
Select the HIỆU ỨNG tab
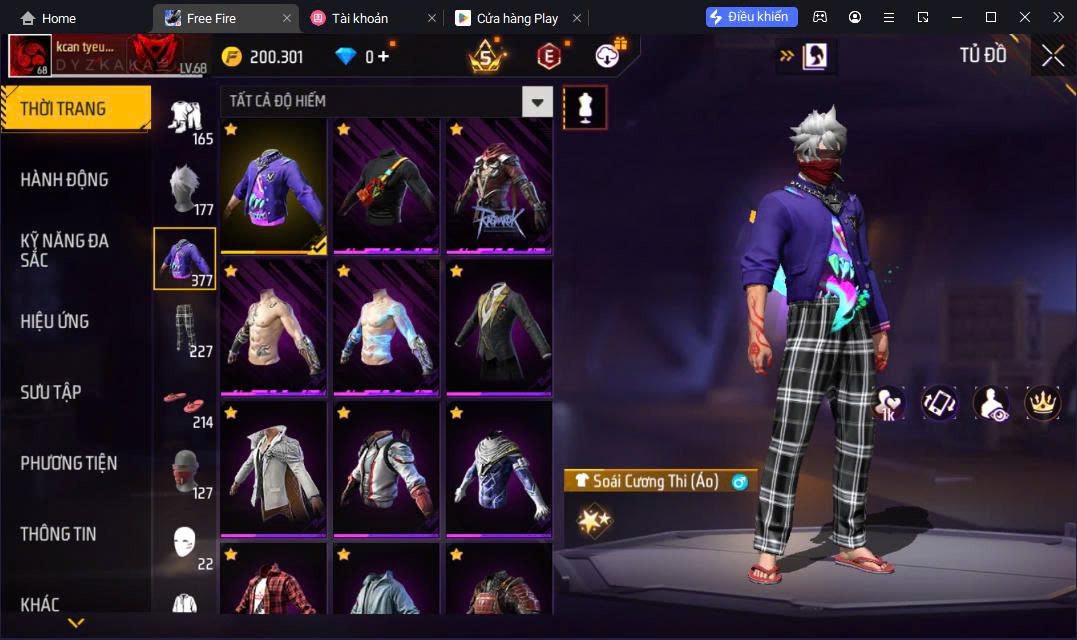click(55, 321)
